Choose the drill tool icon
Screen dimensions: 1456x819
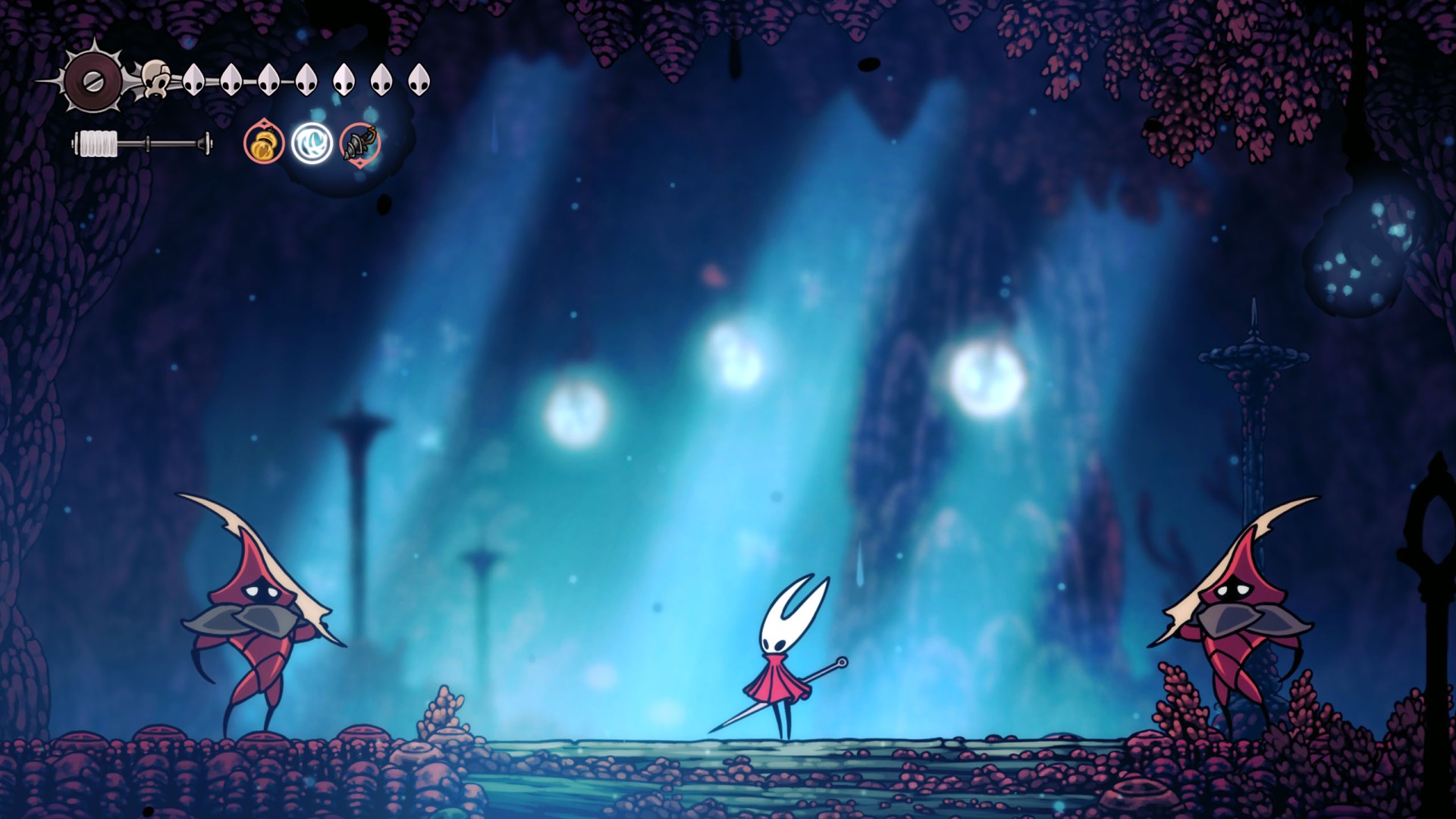[x=359, y=143]
